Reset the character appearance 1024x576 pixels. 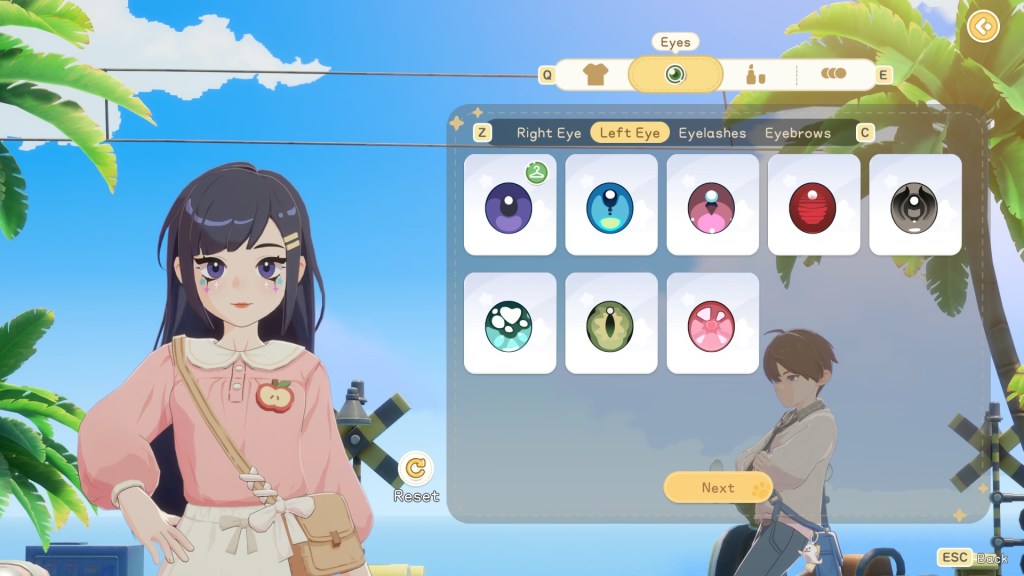(416, 468)
